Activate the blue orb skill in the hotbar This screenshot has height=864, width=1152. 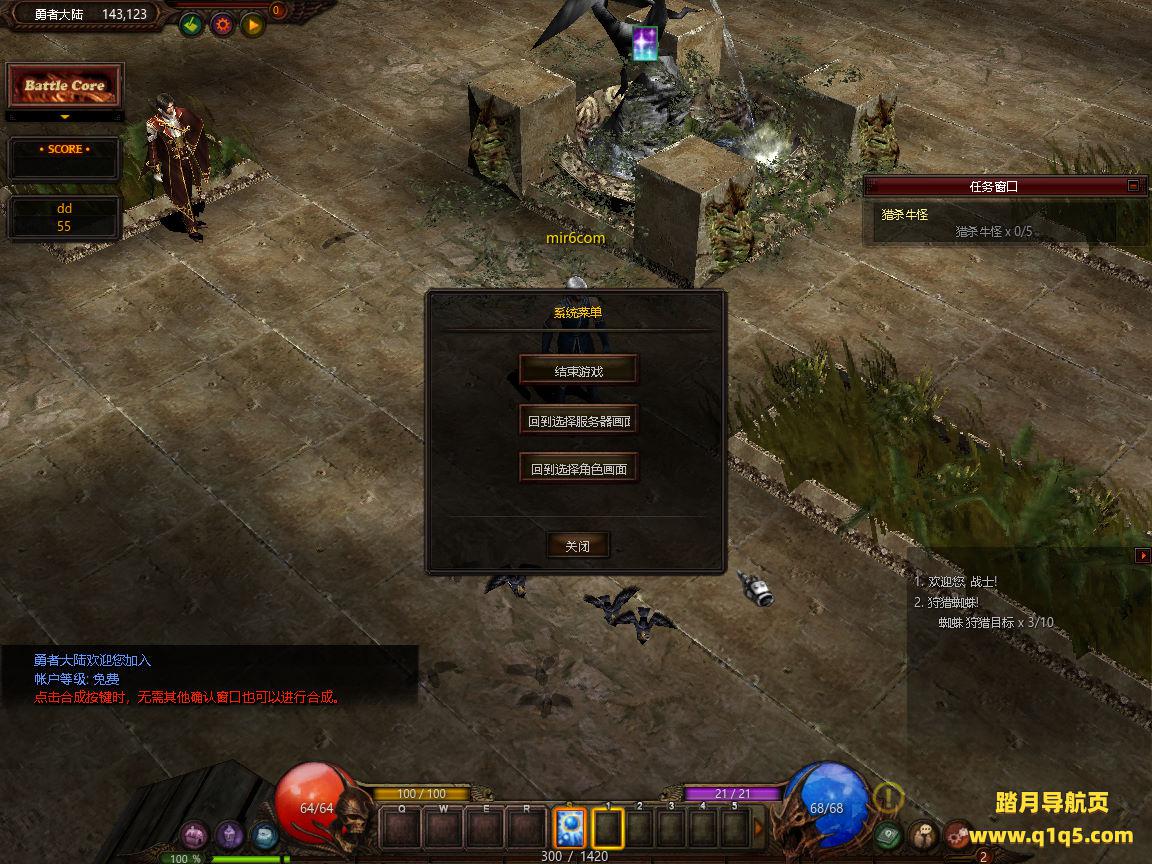pos(570,829)
